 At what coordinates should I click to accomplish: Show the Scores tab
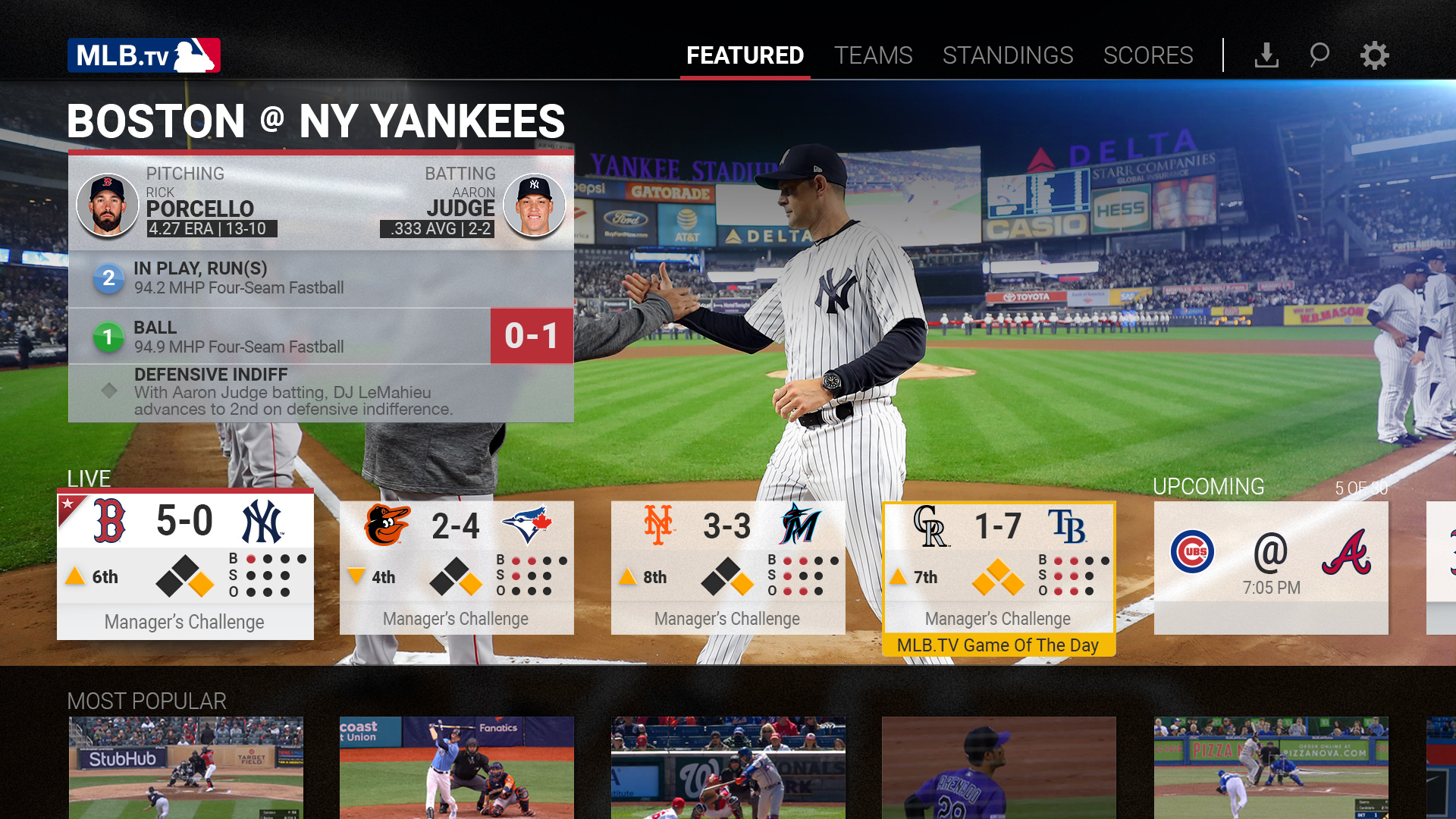[1147, 55]
